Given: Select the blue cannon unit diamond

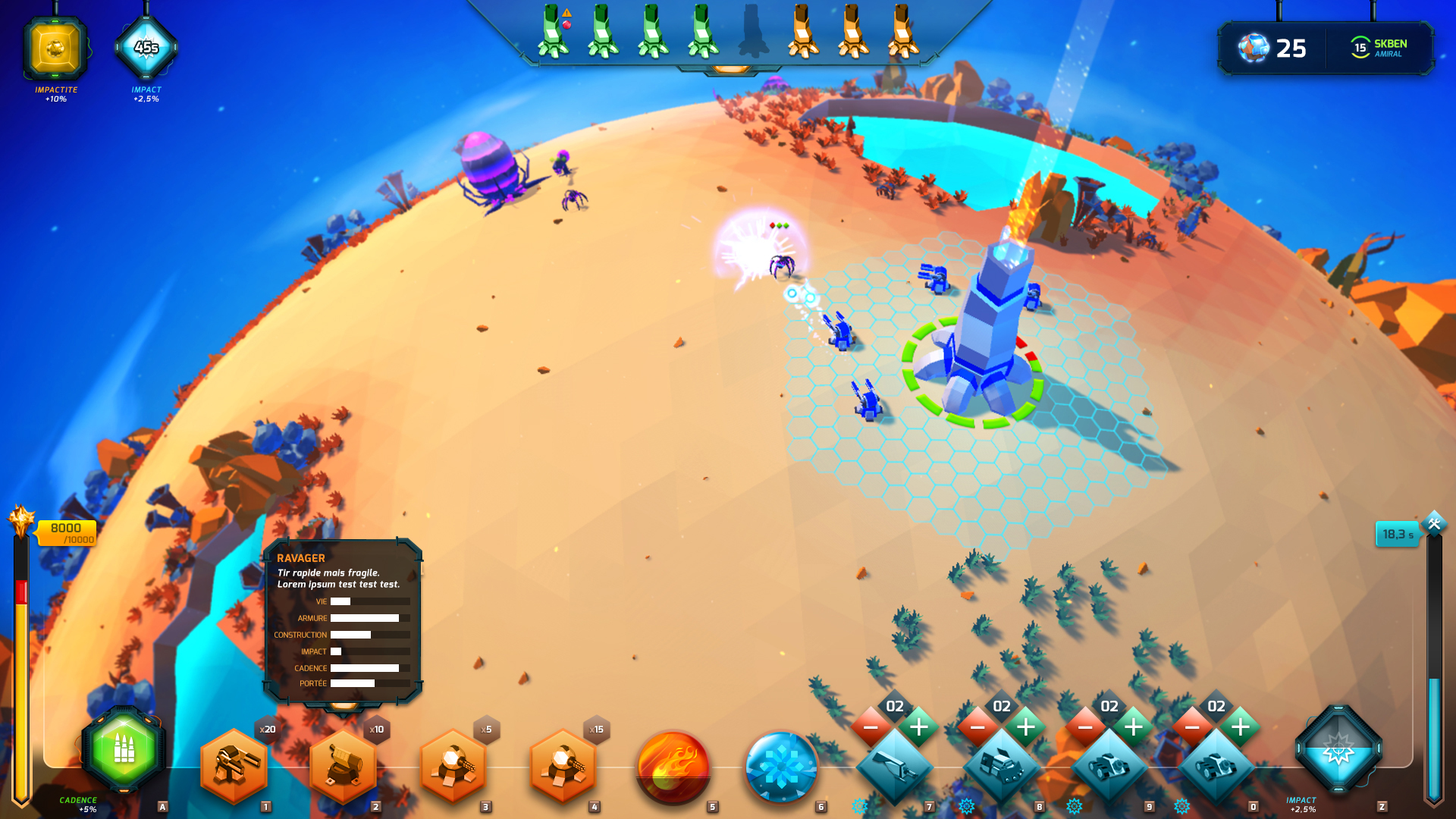Looking at the screenshot, I should (895, 767).
